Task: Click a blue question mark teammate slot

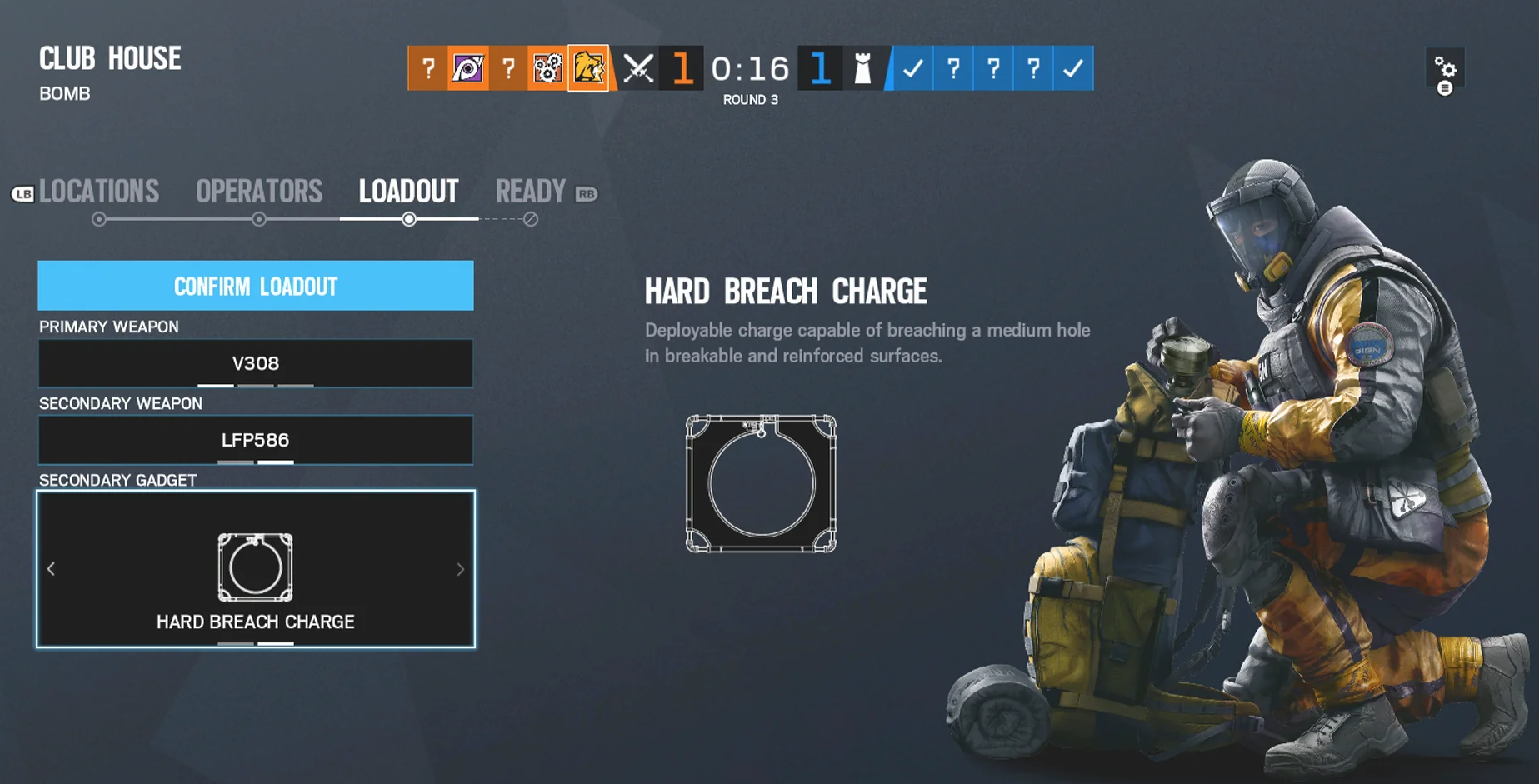Action: 954,69
